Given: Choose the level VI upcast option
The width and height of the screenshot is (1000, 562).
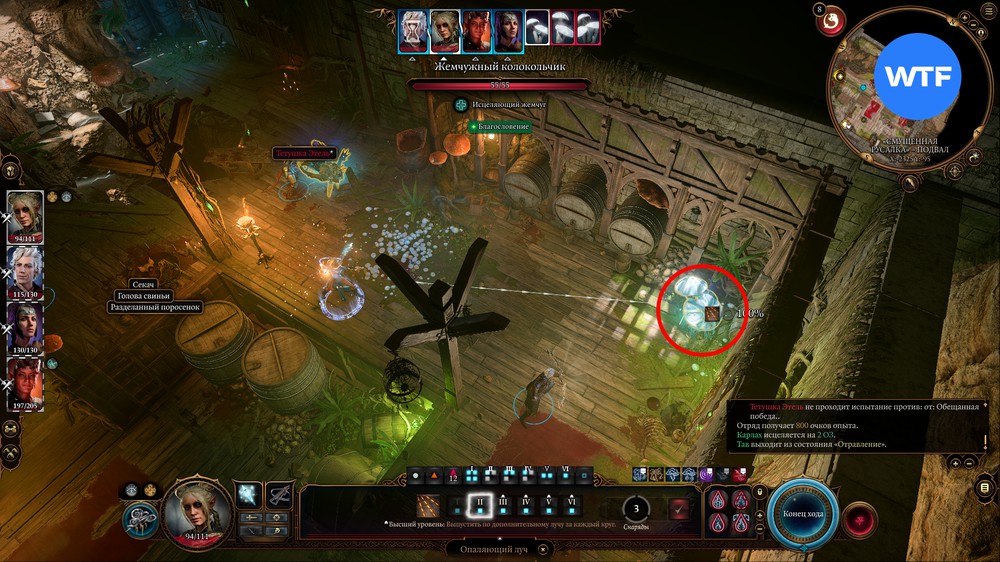Looking at the screenshot, I should [x=571, y=507].
